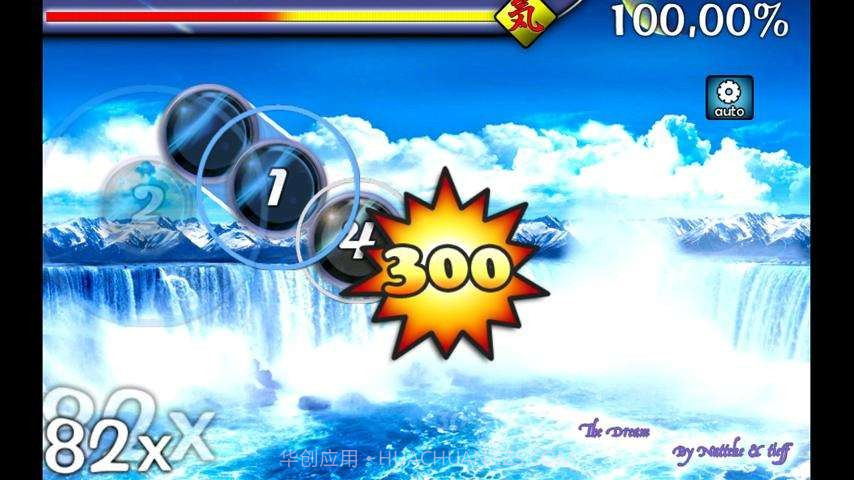The width and height of the screenshot is (854, 480).
Task: Click the auto mod gear icon
Action: (x=730, y=98)
